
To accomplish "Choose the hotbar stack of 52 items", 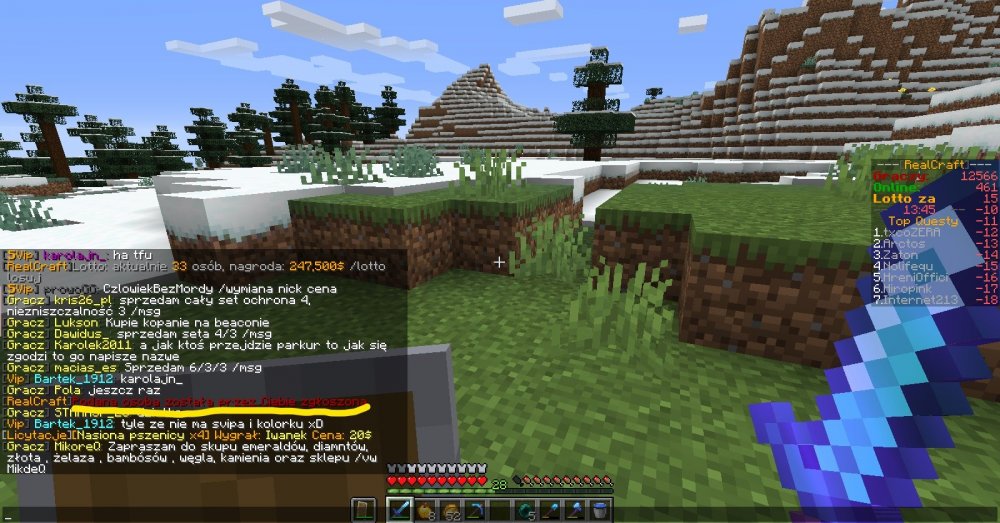I will click(x=449, y=510).
